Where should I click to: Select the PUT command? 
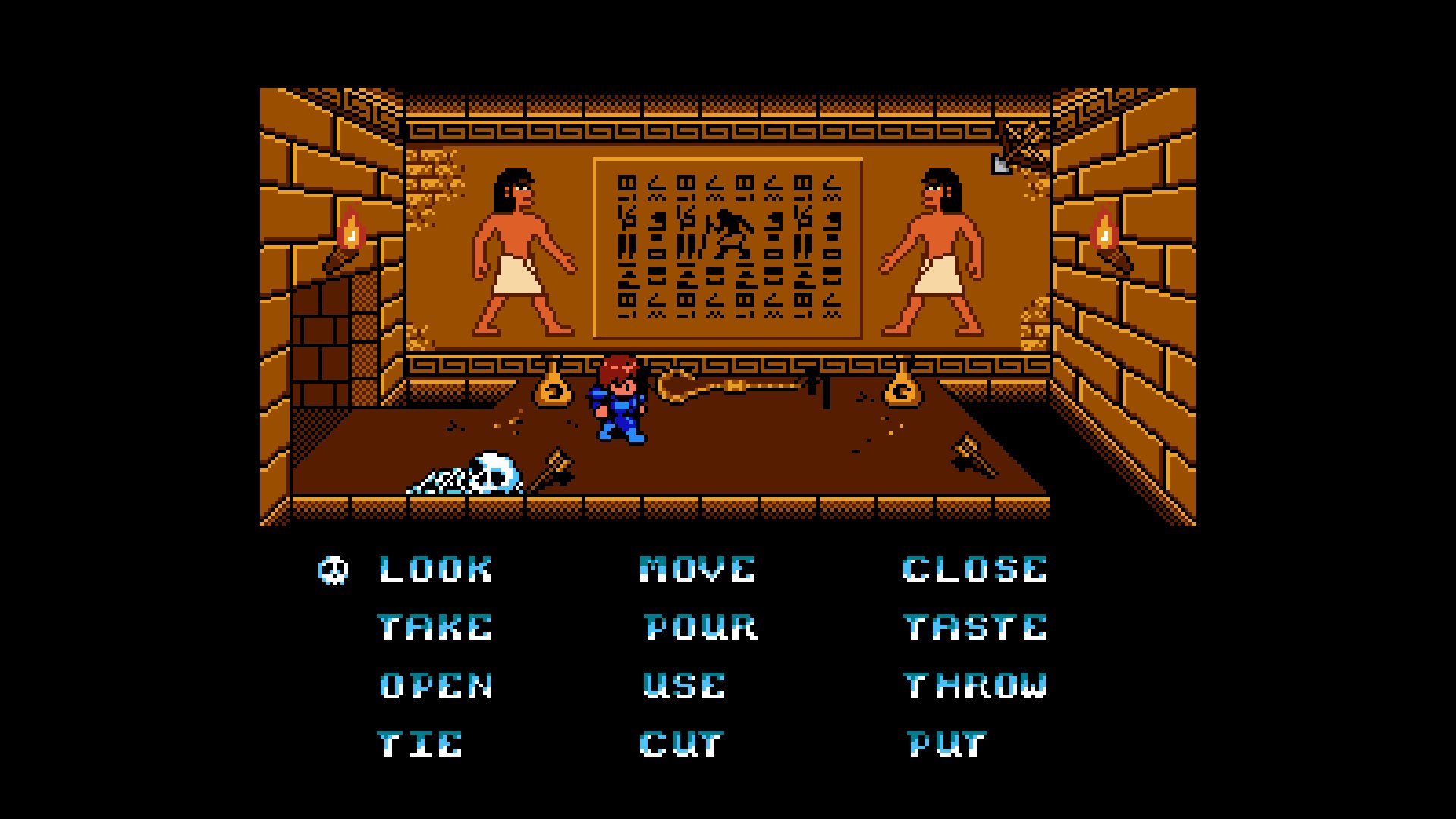(946, 743)
